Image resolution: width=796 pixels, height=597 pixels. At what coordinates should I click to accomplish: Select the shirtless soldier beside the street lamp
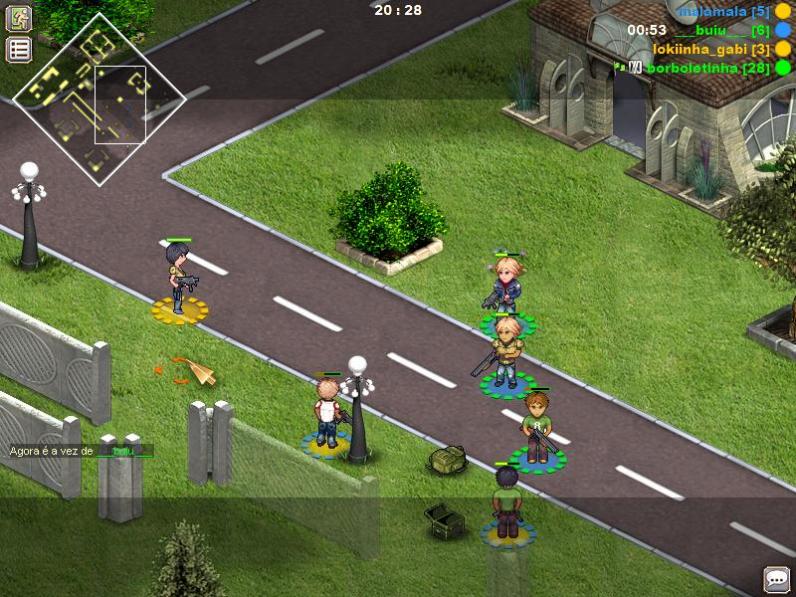pos(326,412)
